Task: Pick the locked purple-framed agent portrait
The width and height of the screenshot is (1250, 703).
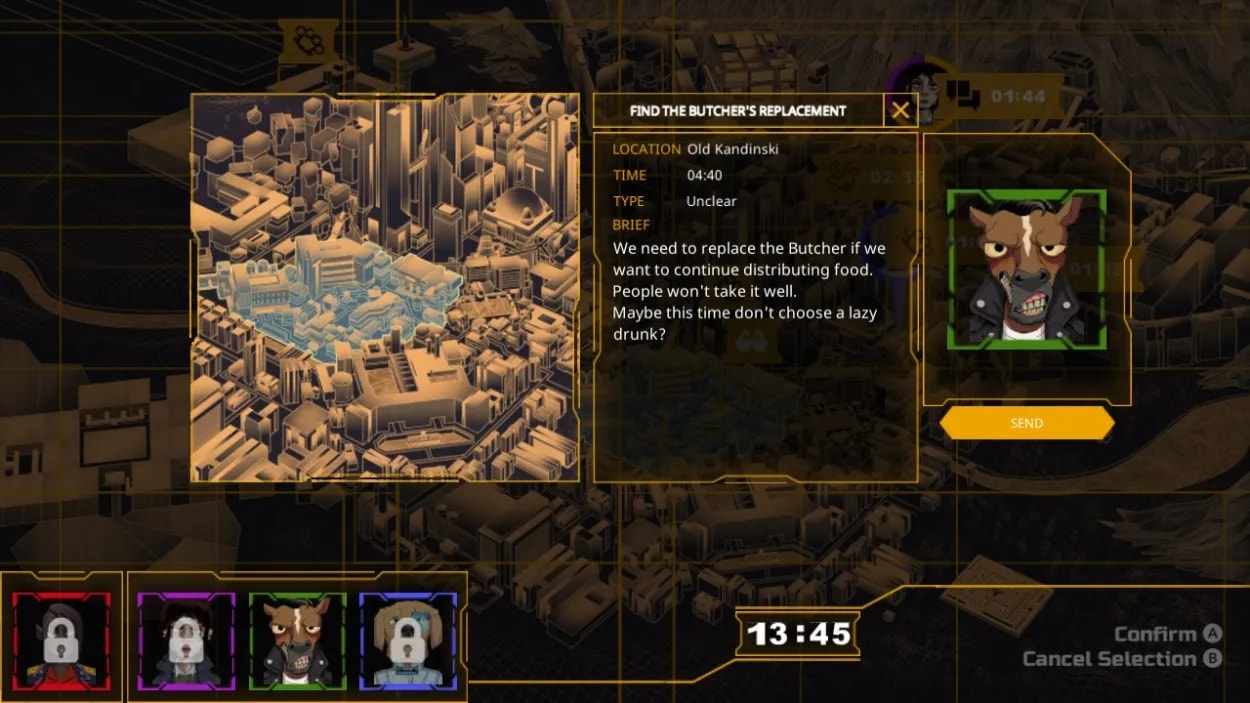Action: 186,640
